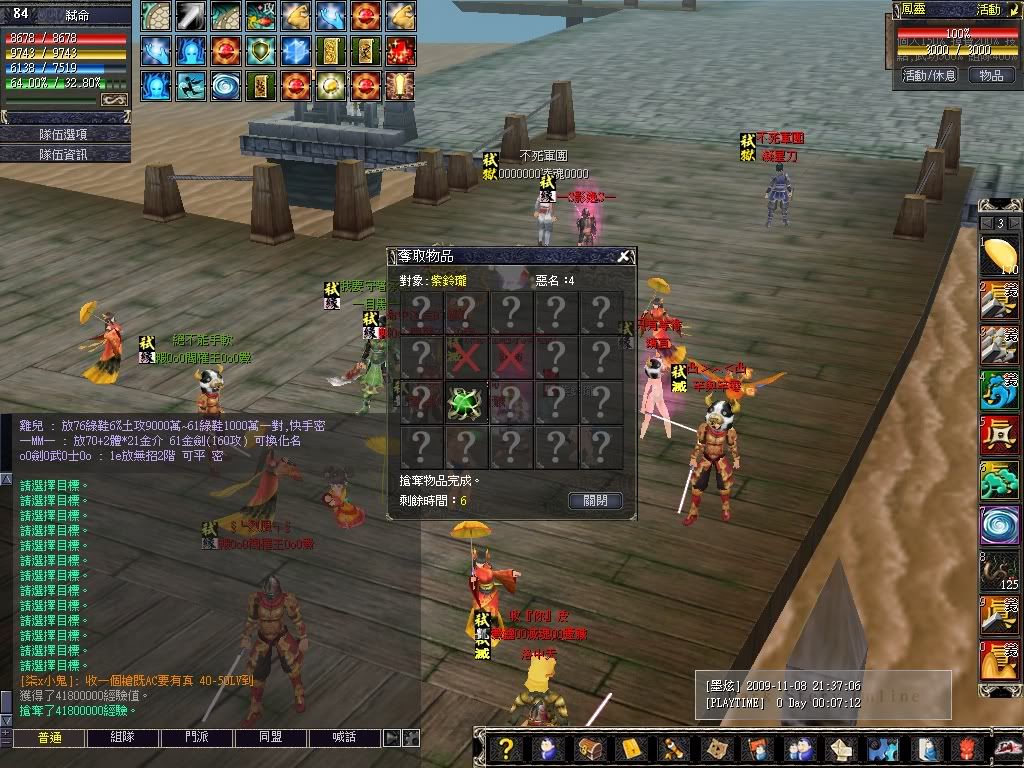Screen dimensions: 1024x768
Task: Activate the blue whirlpool skill in side hotbar
Action: click(999, 525)
